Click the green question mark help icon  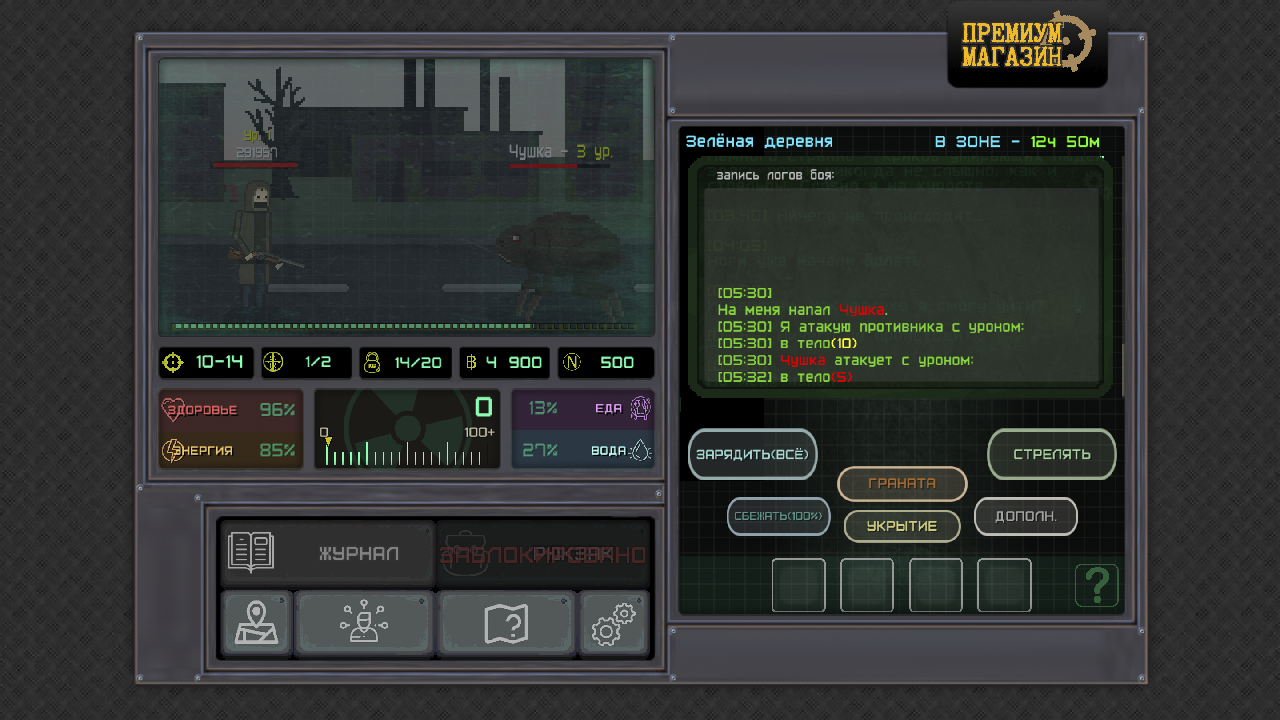click(x=1097, y=585)
